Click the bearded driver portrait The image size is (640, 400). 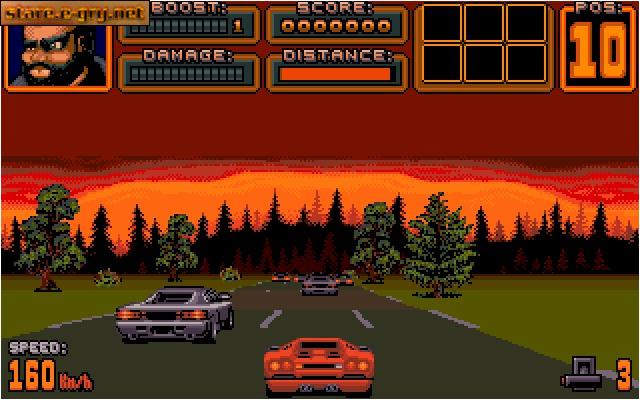[57, 52]
